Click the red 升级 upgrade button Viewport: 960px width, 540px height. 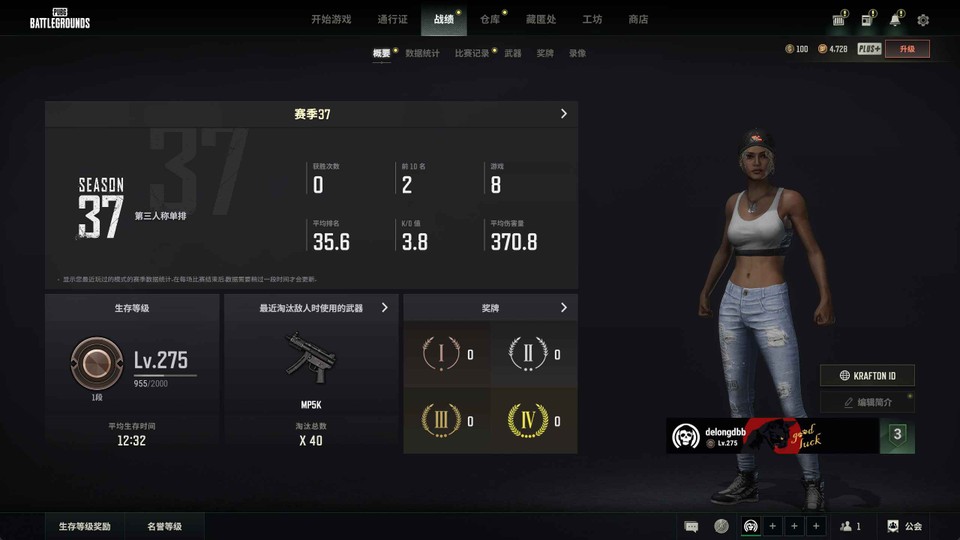[x=907, y=48]
